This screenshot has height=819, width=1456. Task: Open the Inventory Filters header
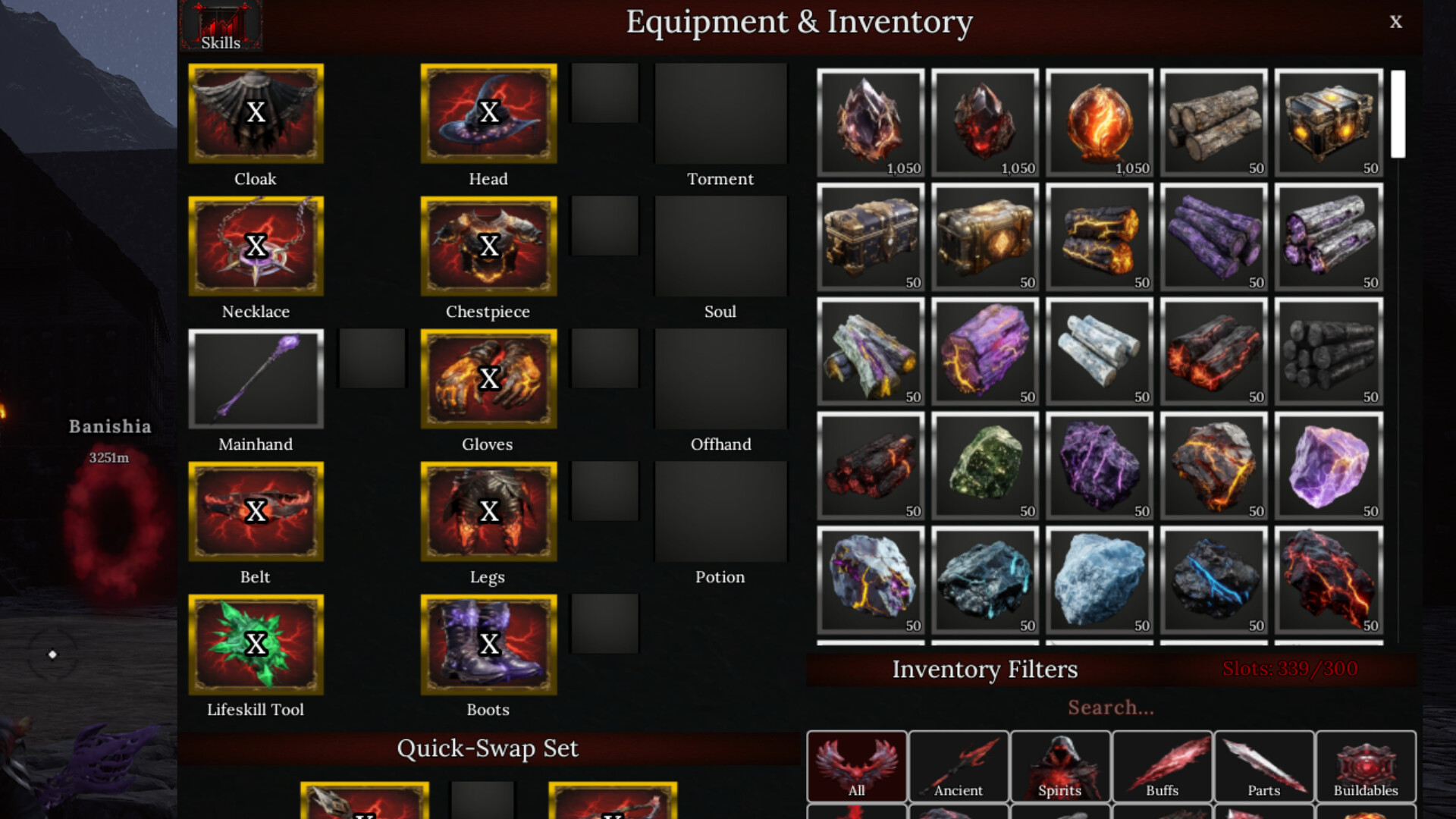(985, 670)
